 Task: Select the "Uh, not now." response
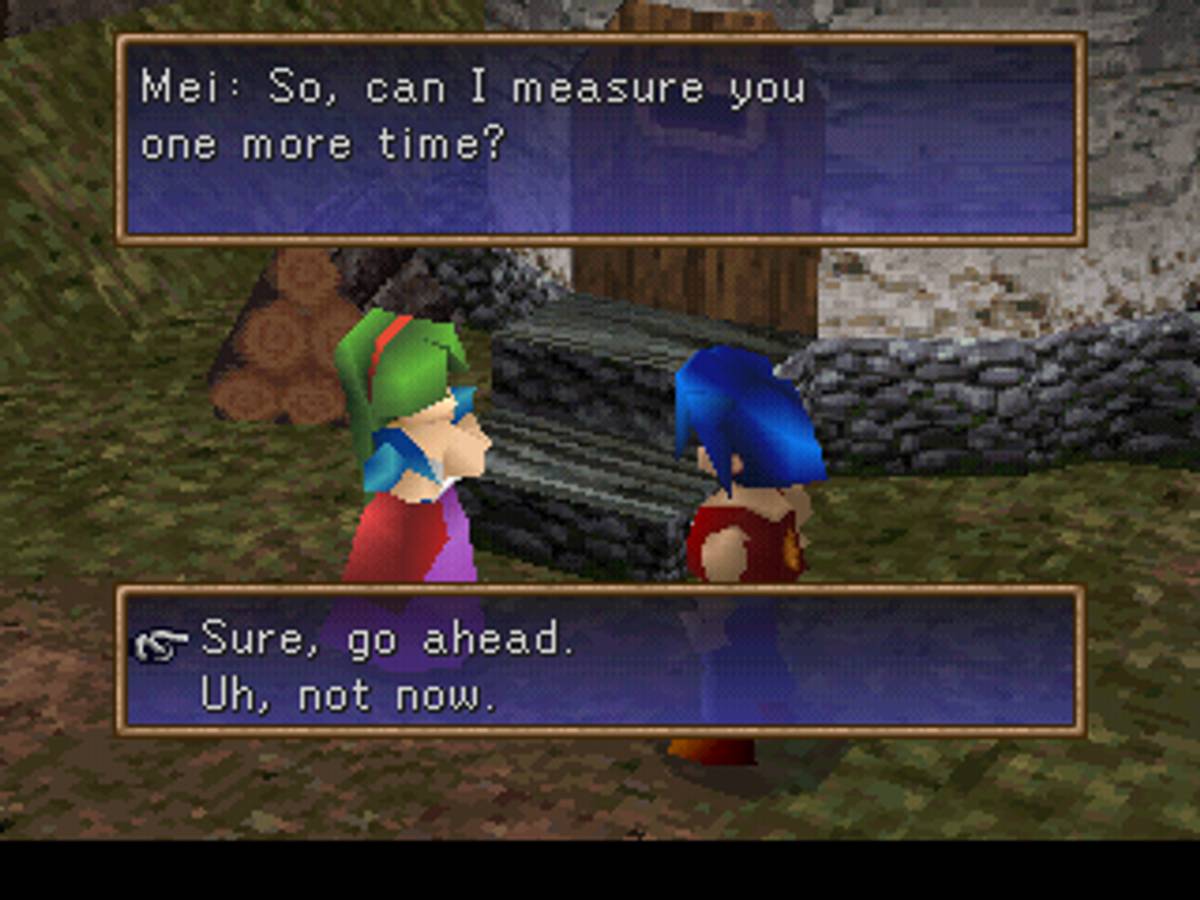click(x=348, y=696)
